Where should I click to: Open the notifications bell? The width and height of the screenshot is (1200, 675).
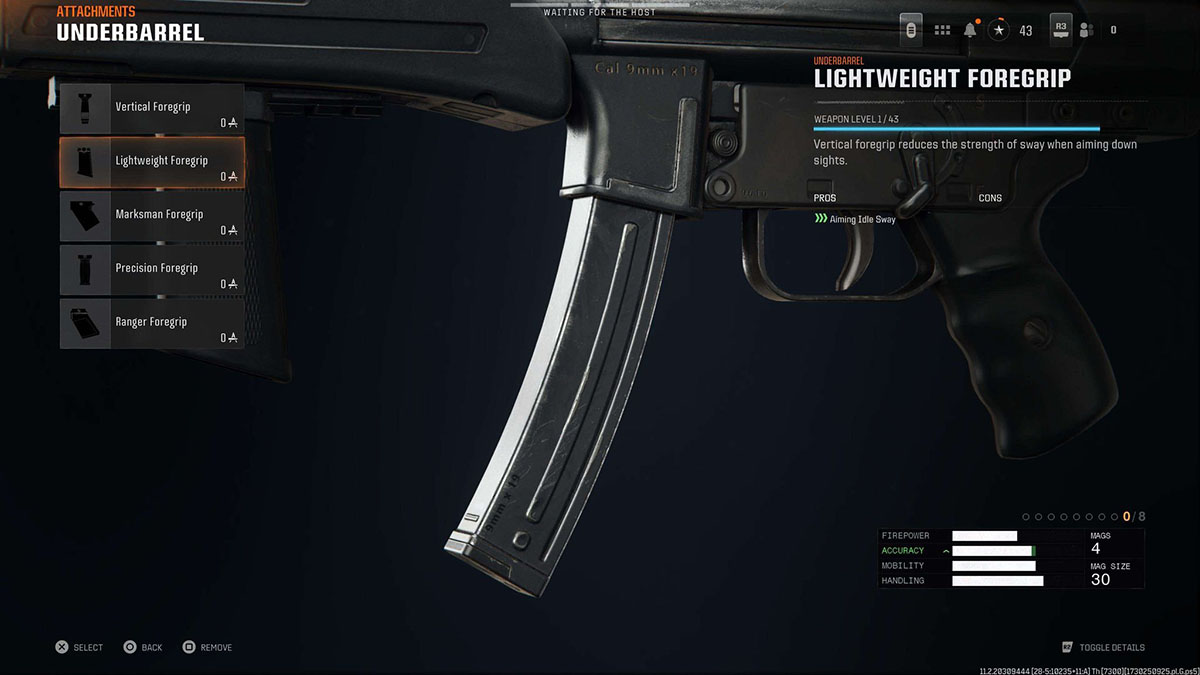(x=970, y=30)
